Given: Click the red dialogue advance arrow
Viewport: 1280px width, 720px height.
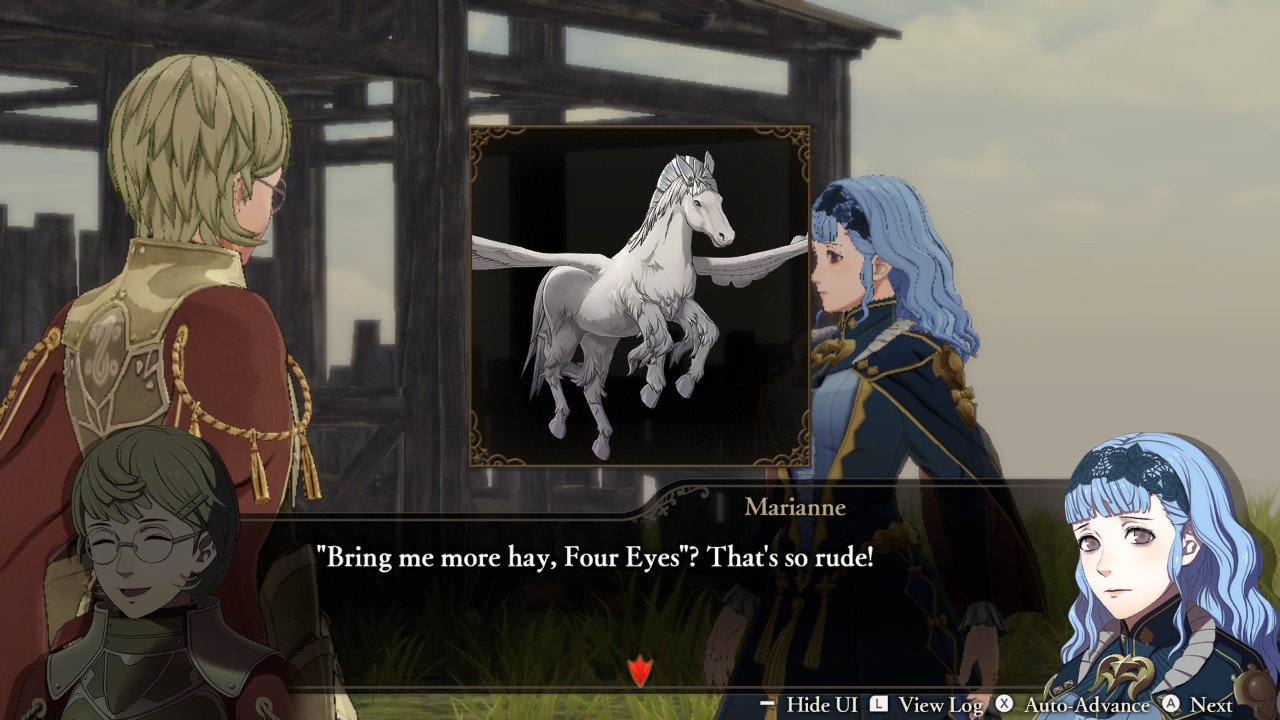Looking at the screenshot, I should [639, 672].
